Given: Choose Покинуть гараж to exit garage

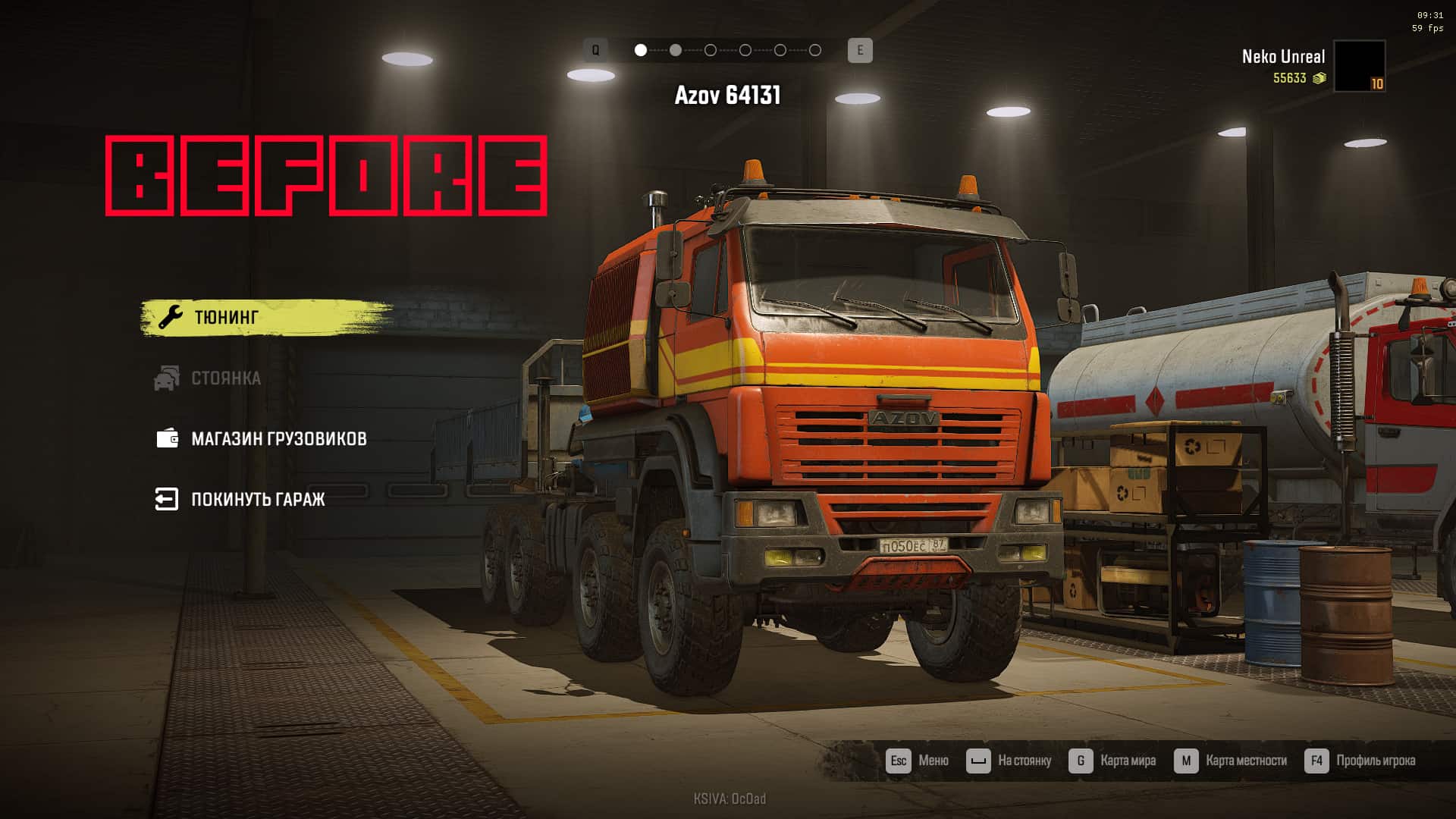Looking at the screenshot, I should 257,499.
